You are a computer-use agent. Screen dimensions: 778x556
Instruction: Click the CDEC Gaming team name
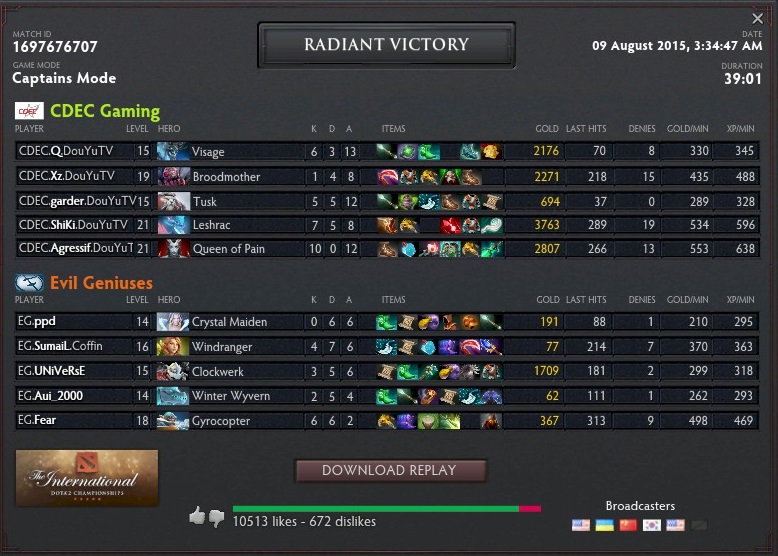[x=104, y=111]
